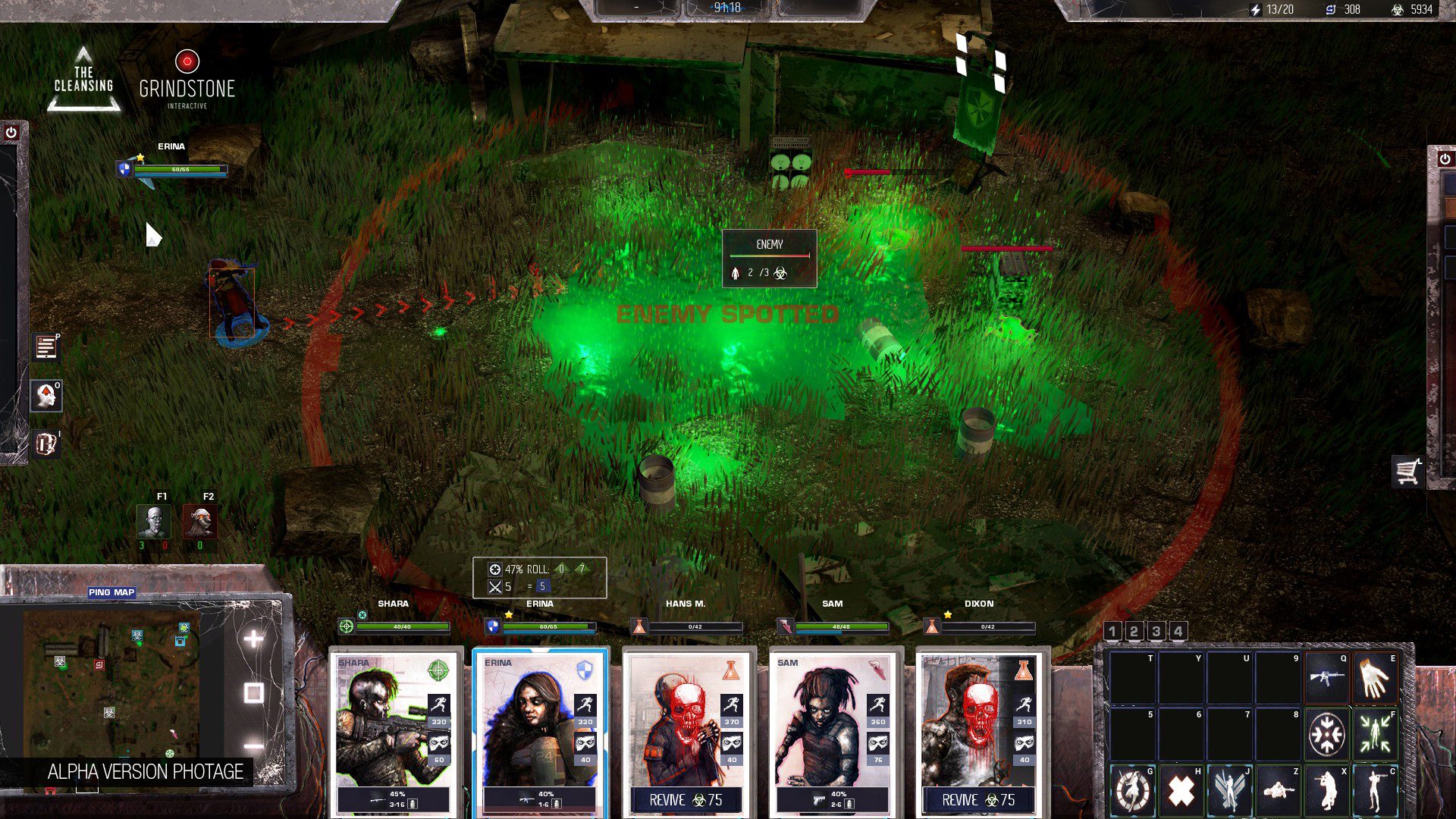Select Shara's character card
The height and width of the screenshot is (819, 1456).
[394, 728]
